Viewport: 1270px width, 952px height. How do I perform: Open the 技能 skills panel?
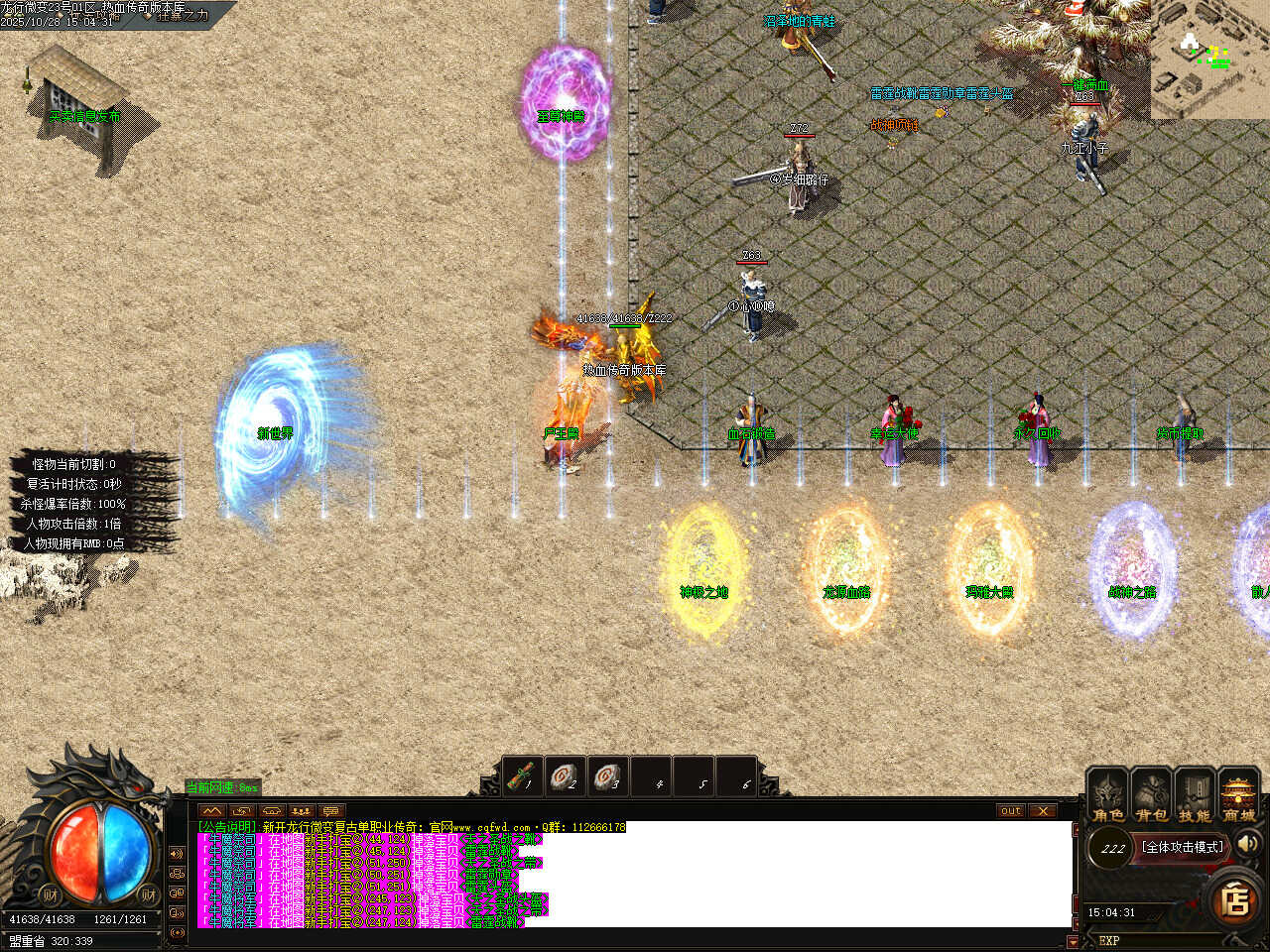(x=1194, y=795)
